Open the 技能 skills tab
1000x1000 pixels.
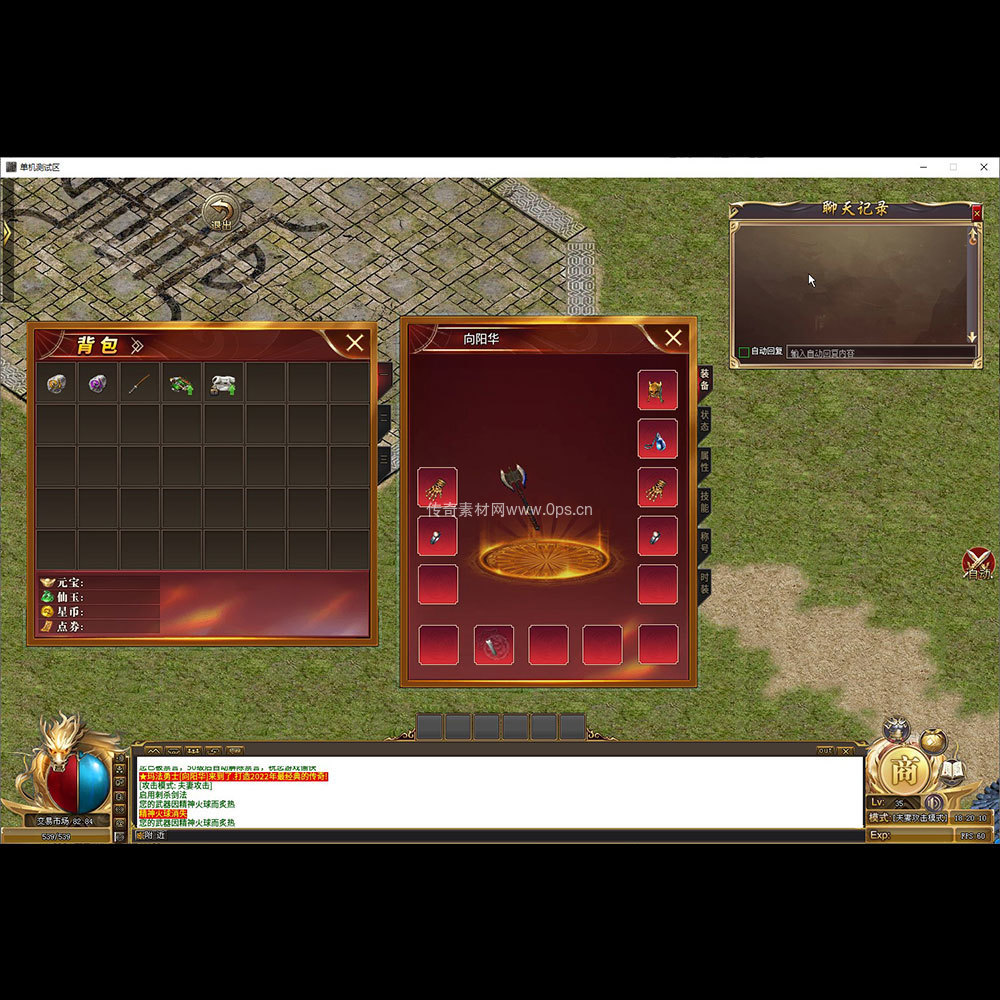[x=705, y=501]
